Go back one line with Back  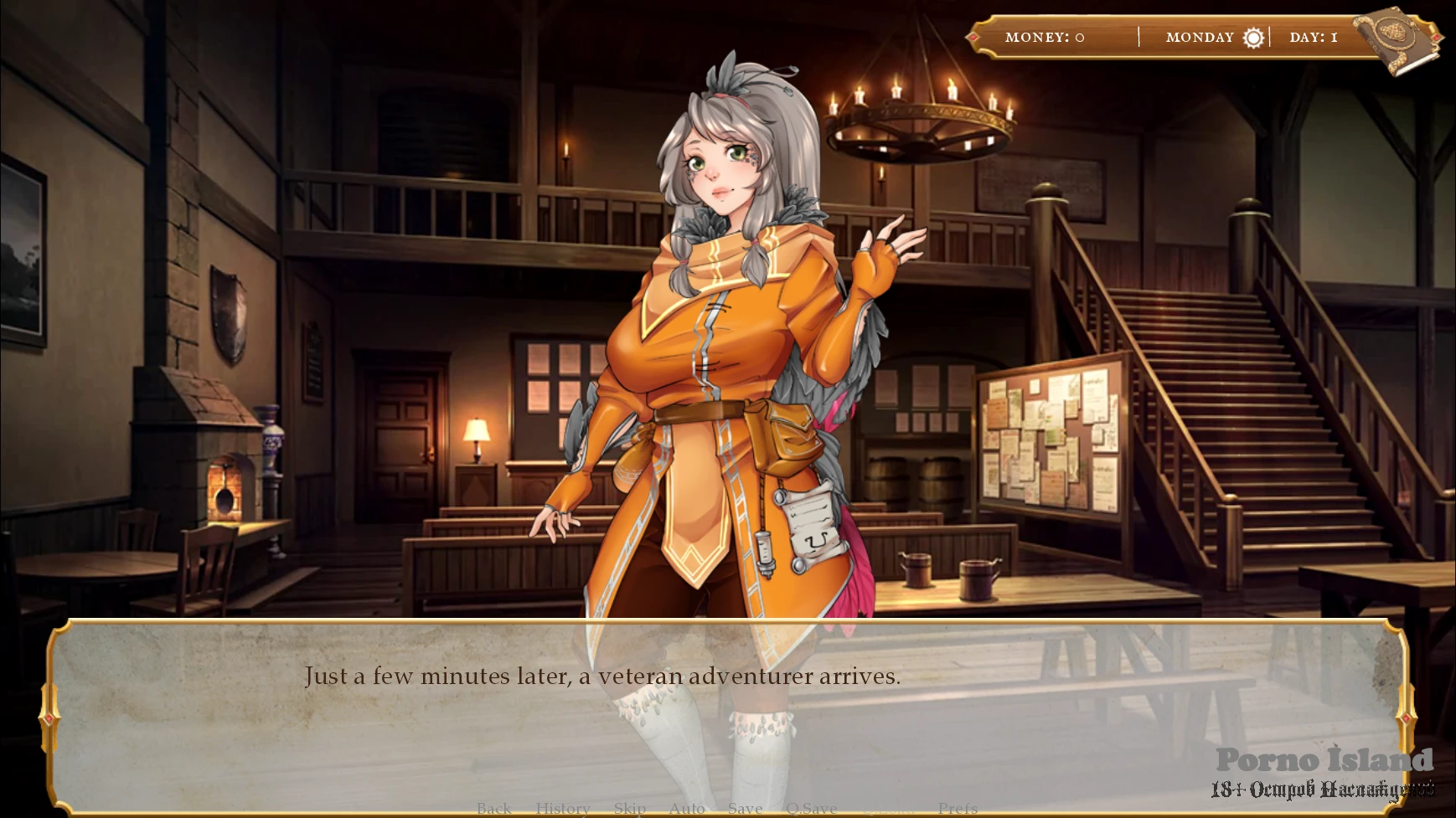click(x=493, y=808)
